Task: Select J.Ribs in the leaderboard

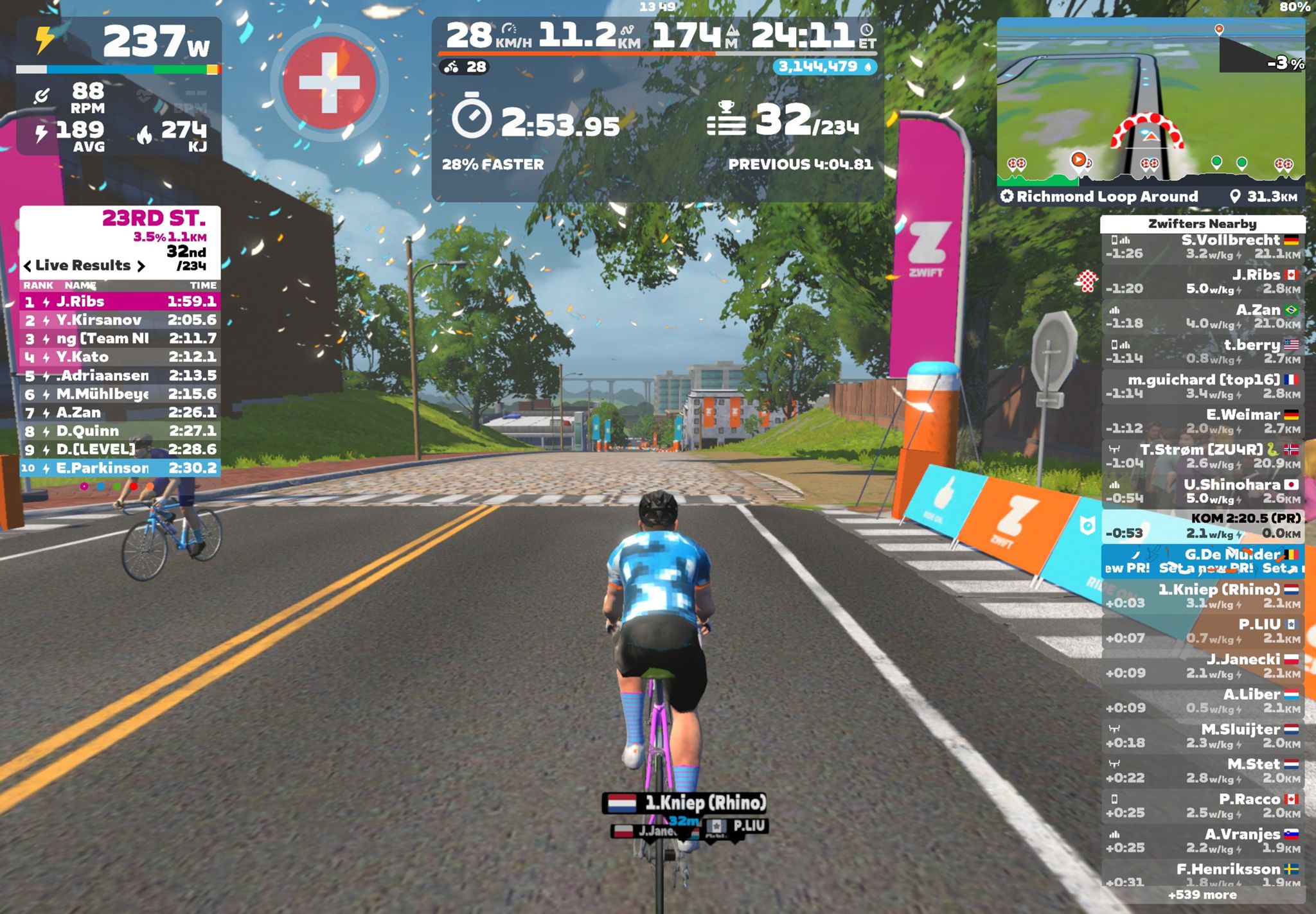Action: pos(120,301)
